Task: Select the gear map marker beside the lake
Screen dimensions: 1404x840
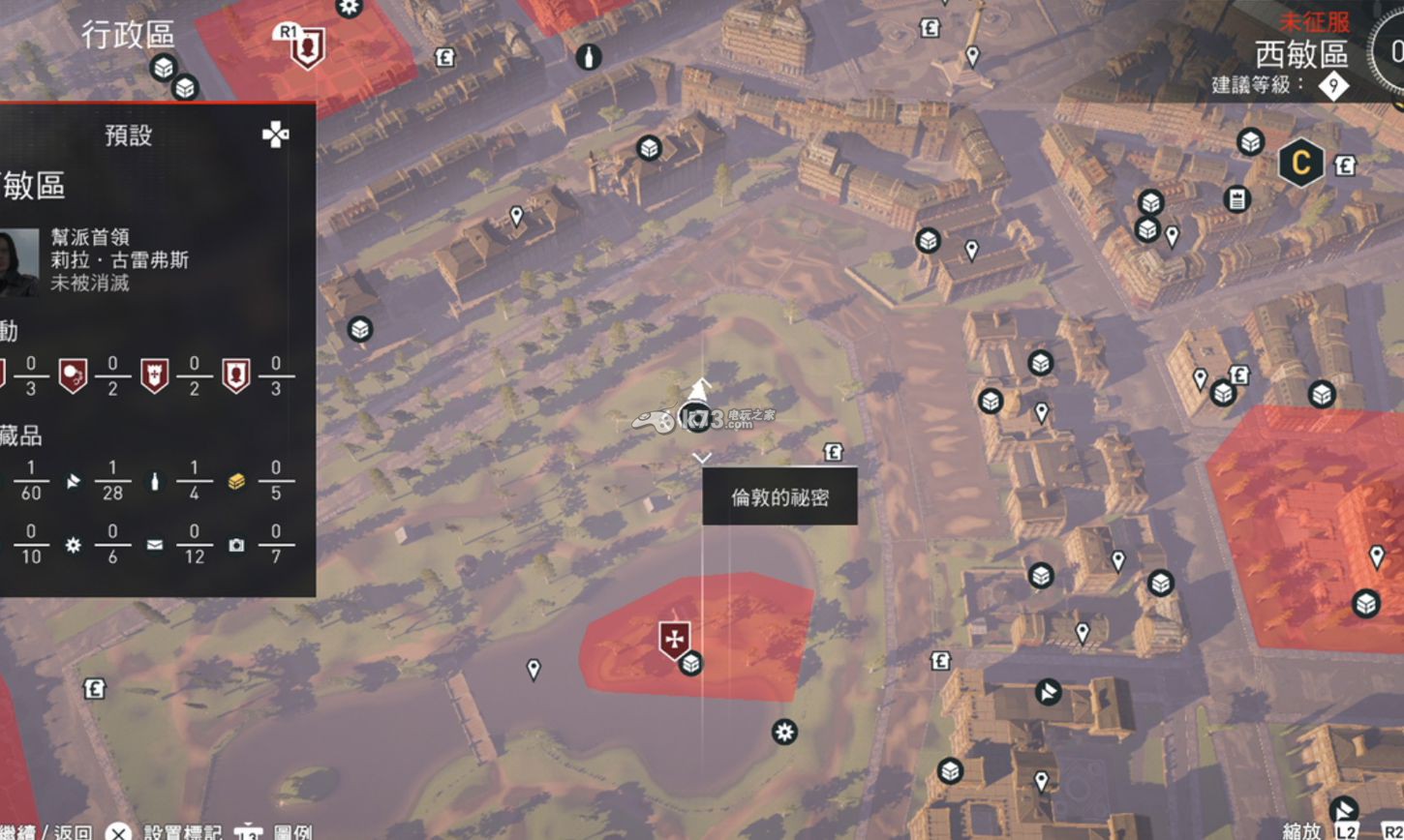Action: click(784, 732)
